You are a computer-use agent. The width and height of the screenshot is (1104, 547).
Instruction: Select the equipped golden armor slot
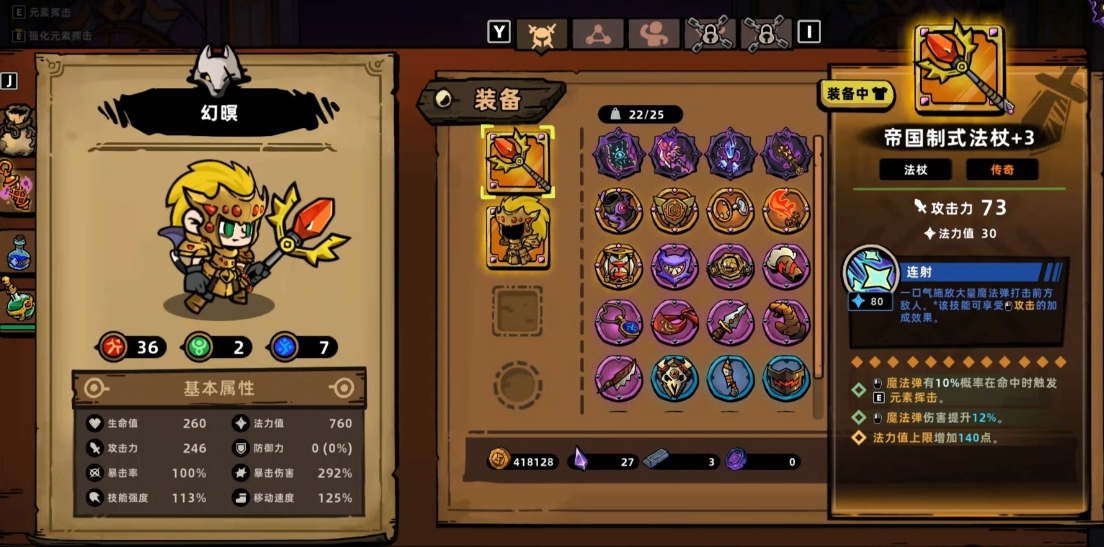(517, 233)
